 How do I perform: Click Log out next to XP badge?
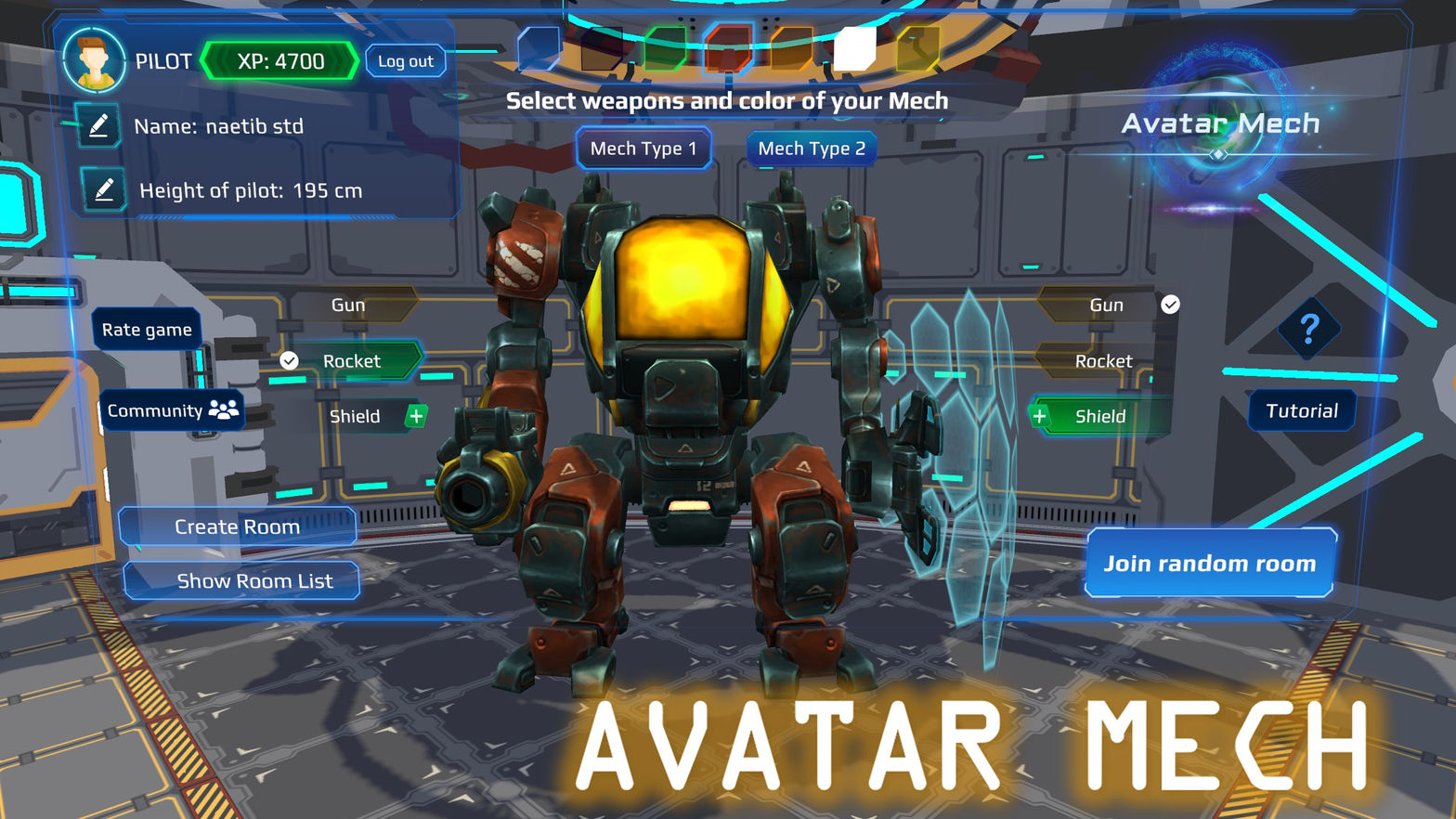(x=405, y=60)
